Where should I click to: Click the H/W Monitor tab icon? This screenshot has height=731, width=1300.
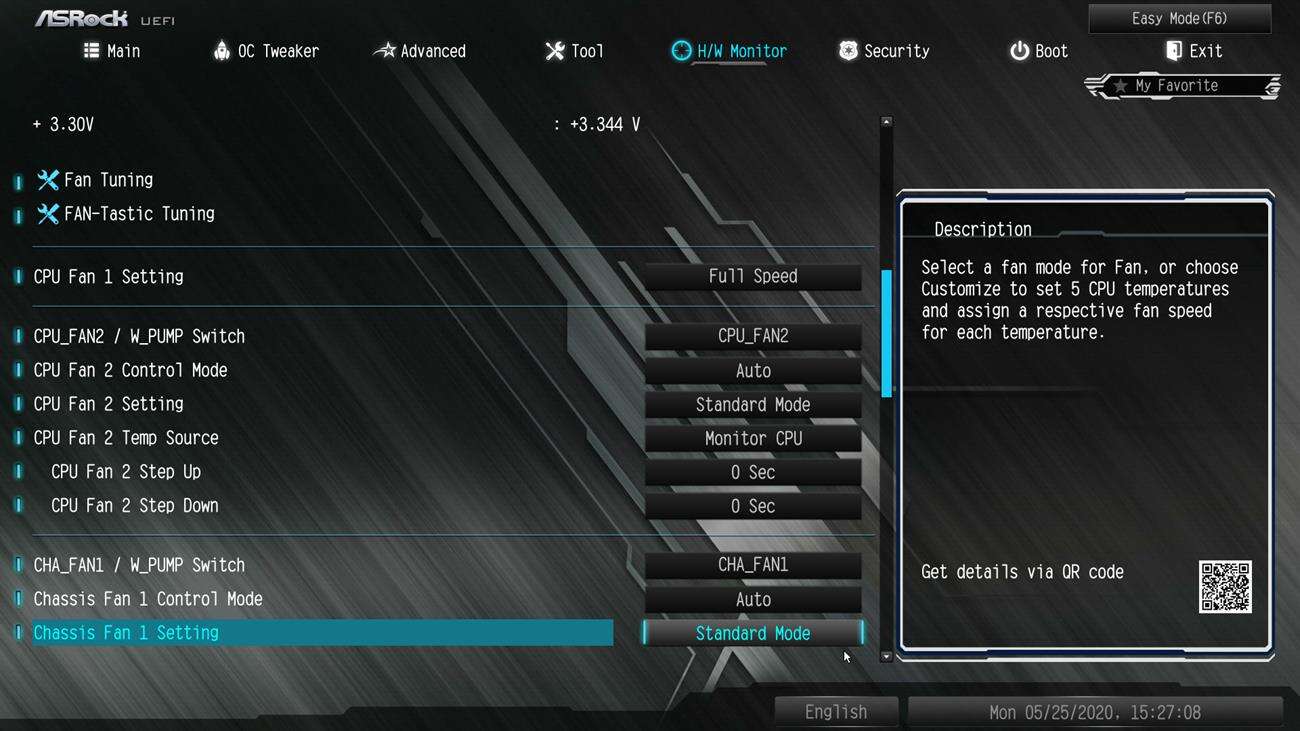click(x=682, y=50)
